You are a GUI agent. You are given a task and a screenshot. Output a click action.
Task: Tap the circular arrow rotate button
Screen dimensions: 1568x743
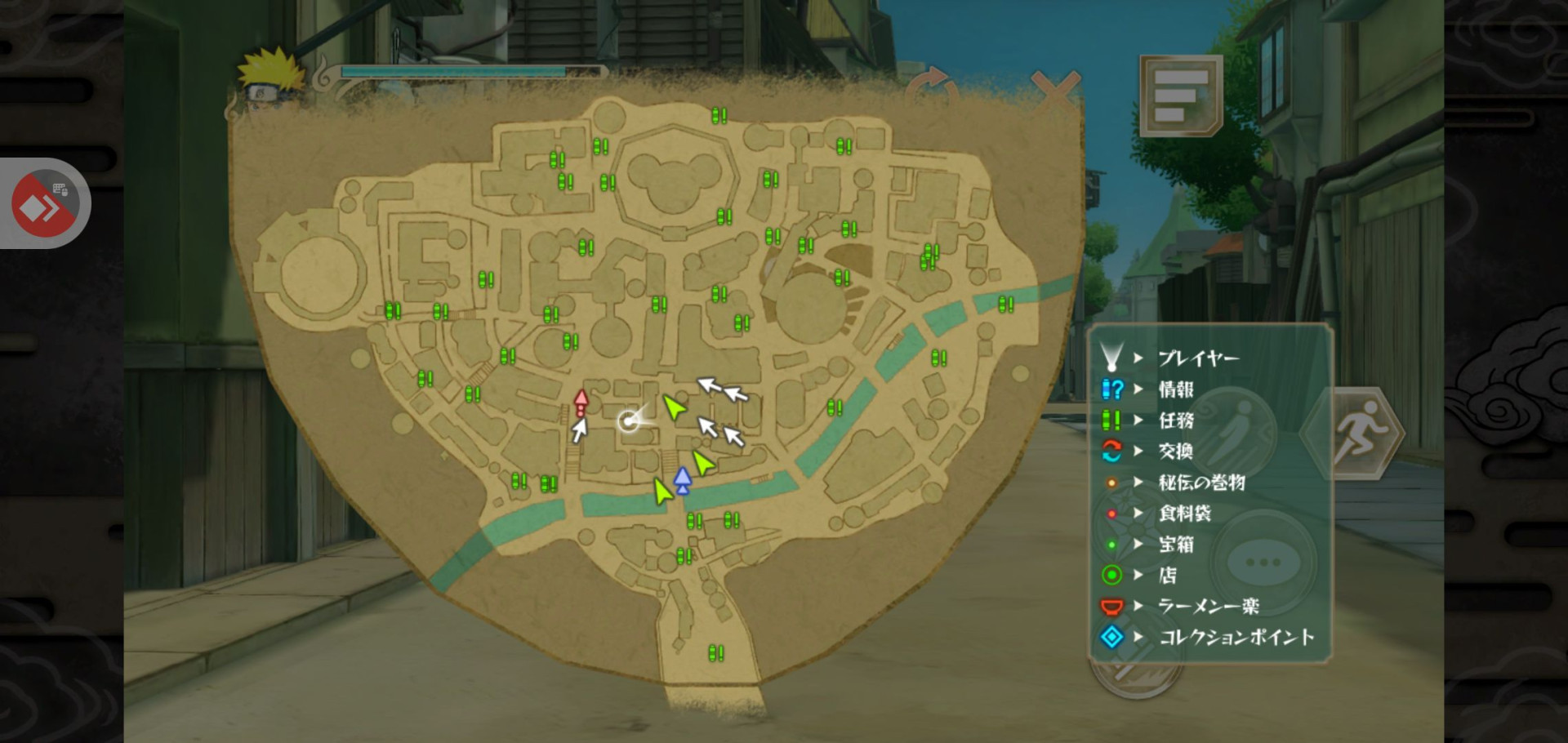click(x=932, y=88)
